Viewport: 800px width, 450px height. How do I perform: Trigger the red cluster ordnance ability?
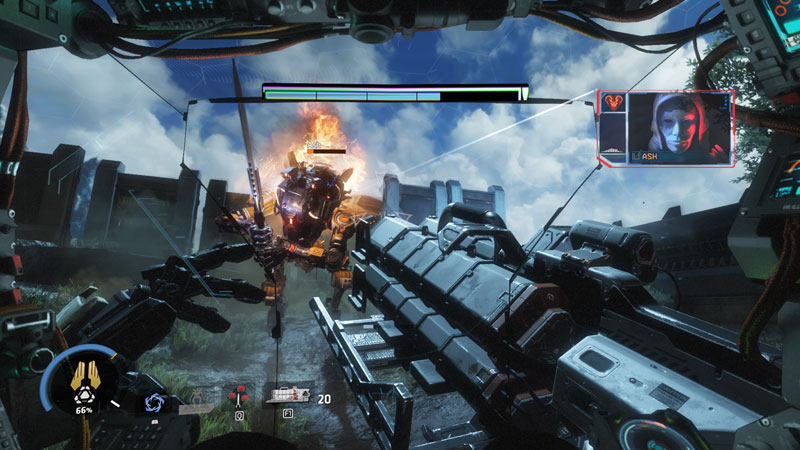(239, 395)
